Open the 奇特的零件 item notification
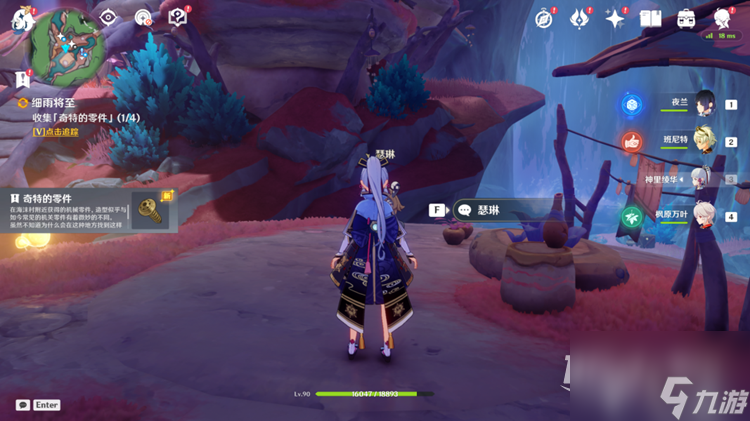This screenshot has width=750, height=421. (90, 210)
